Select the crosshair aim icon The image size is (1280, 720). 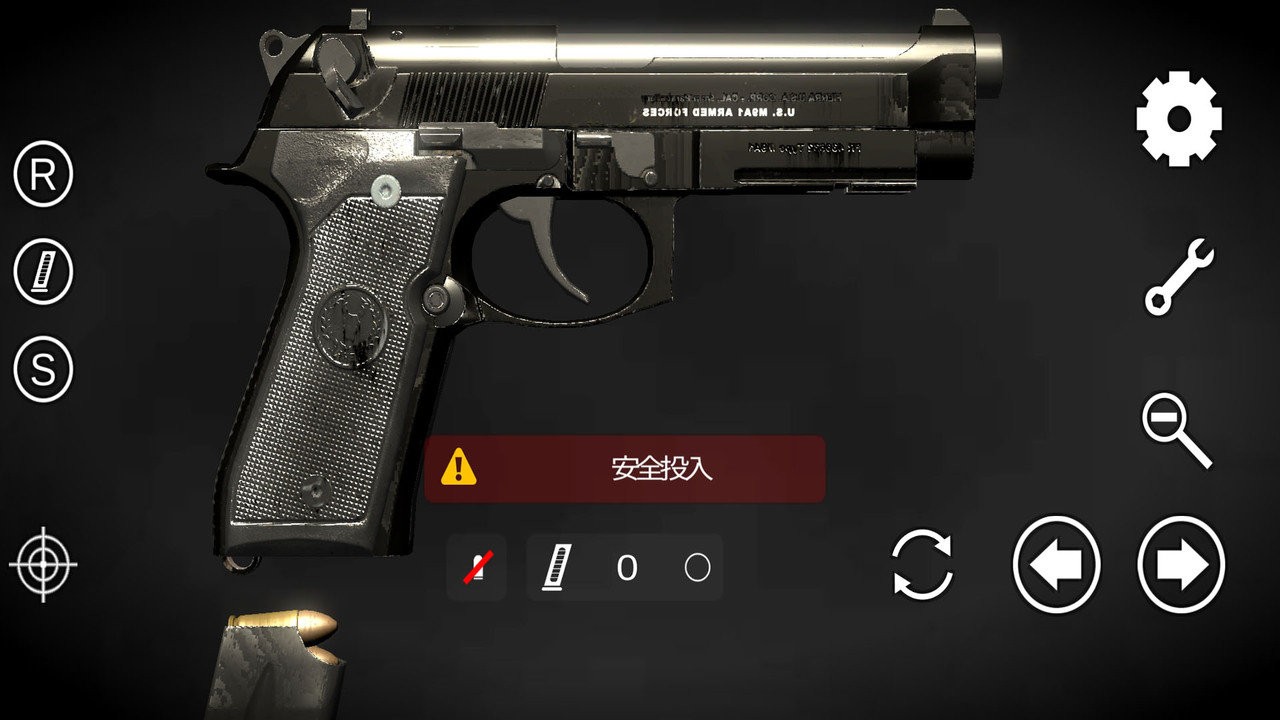(43, 566)
